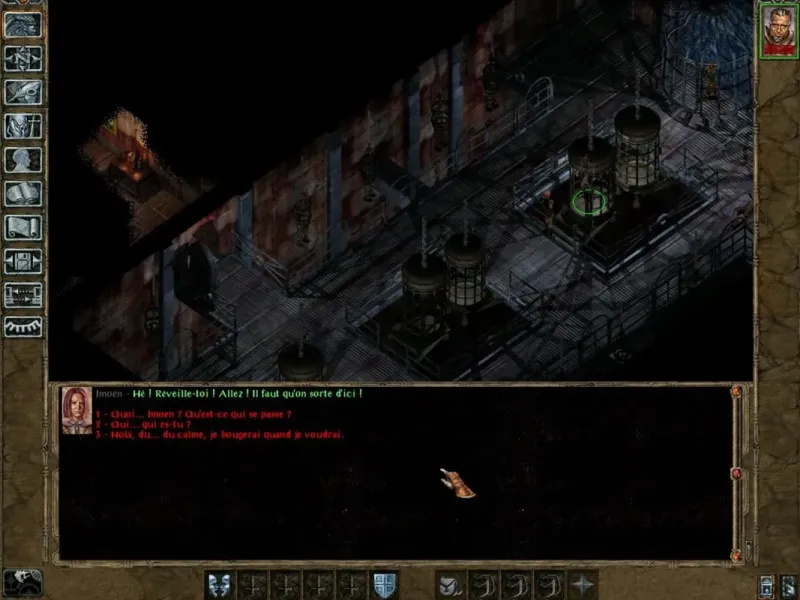Screen dimensions: 800x600
Task: Open the priest scroll from the sidebar
Action: [23, 227]
